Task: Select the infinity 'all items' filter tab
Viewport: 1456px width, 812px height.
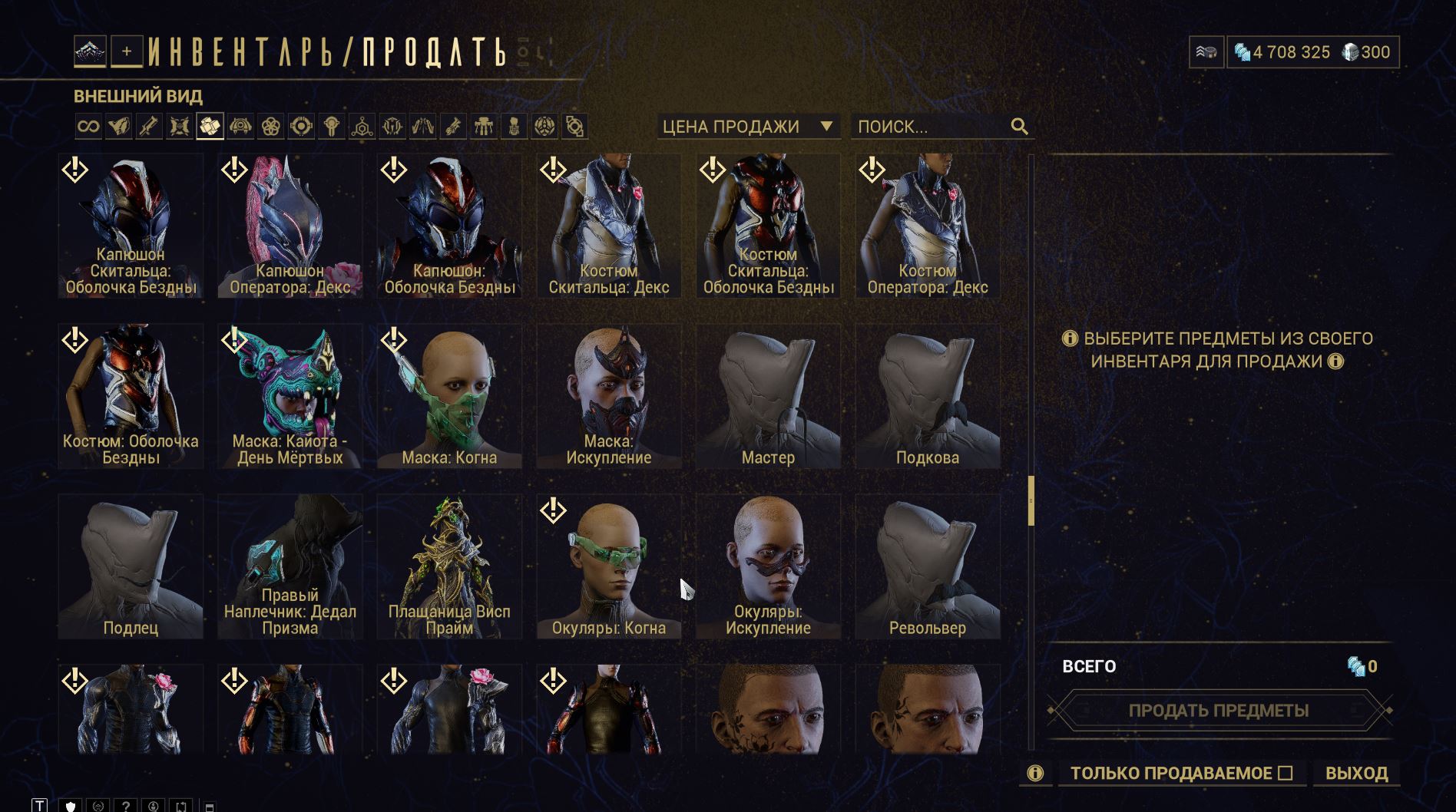Action: pos(88,127)
